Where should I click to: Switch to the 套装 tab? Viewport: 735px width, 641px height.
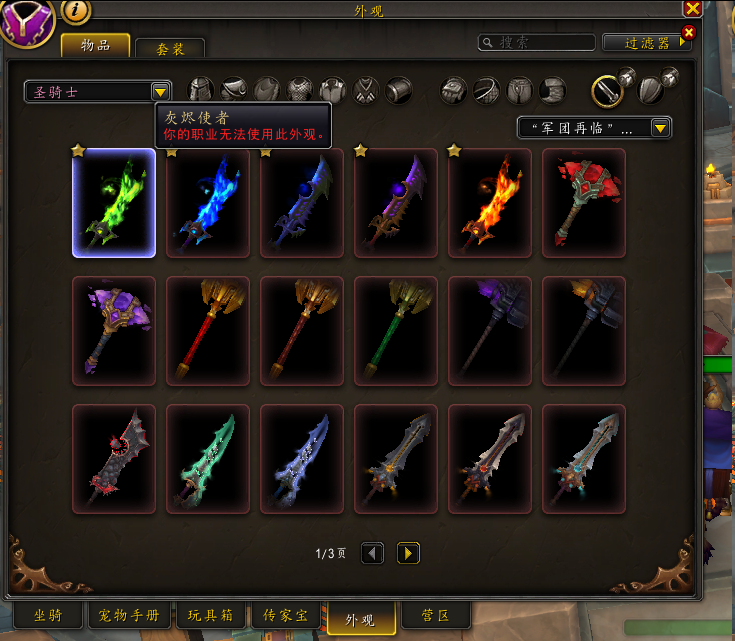pos(169,48)
